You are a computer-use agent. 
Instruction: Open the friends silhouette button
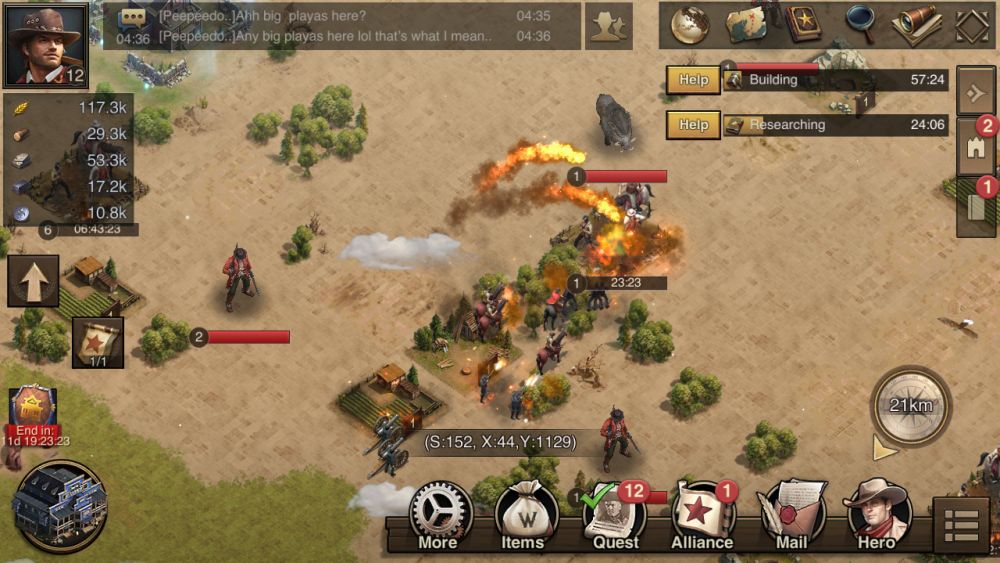(608, 27)
